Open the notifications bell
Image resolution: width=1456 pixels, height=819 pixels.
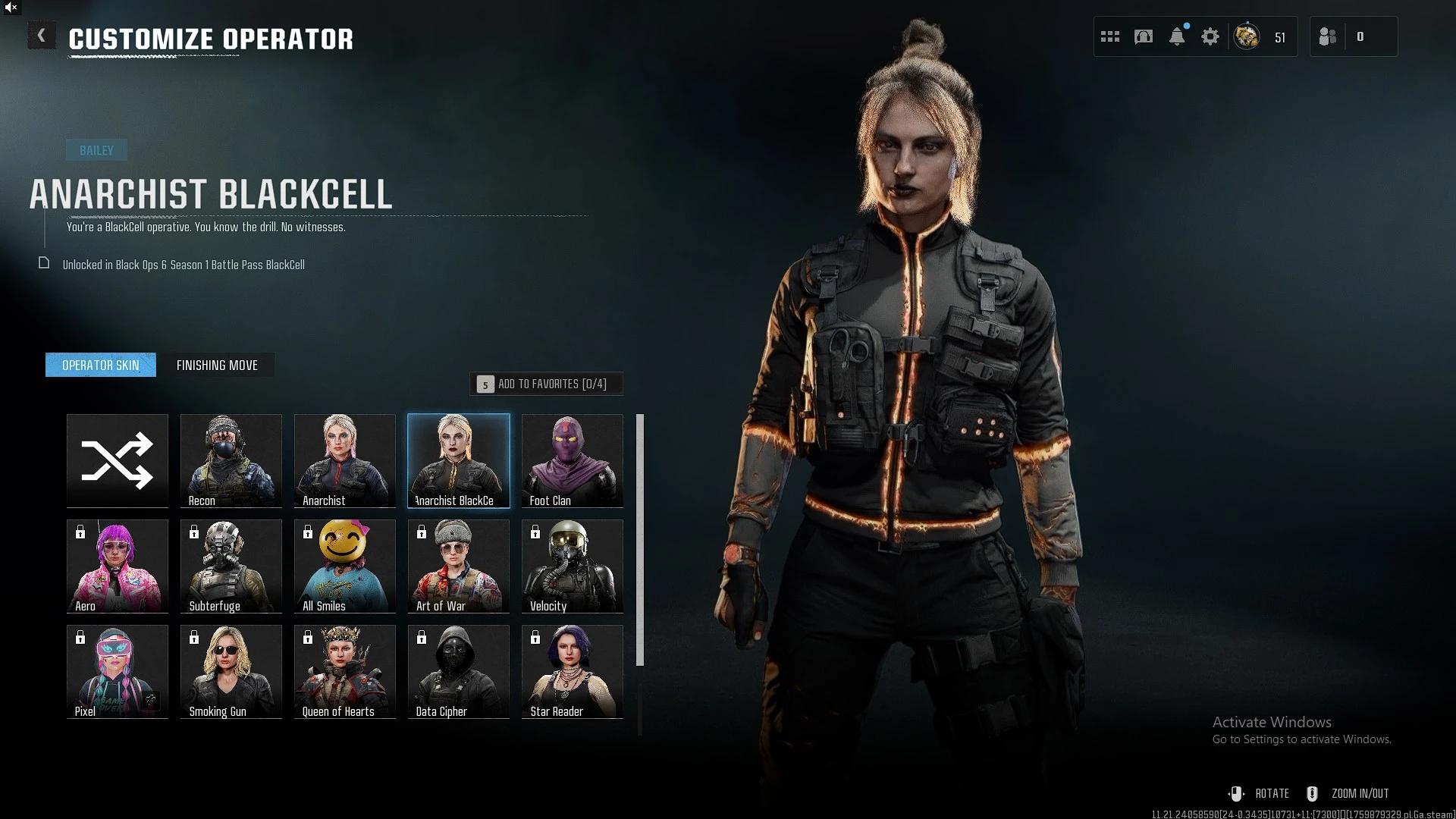tap(1177, 36)
